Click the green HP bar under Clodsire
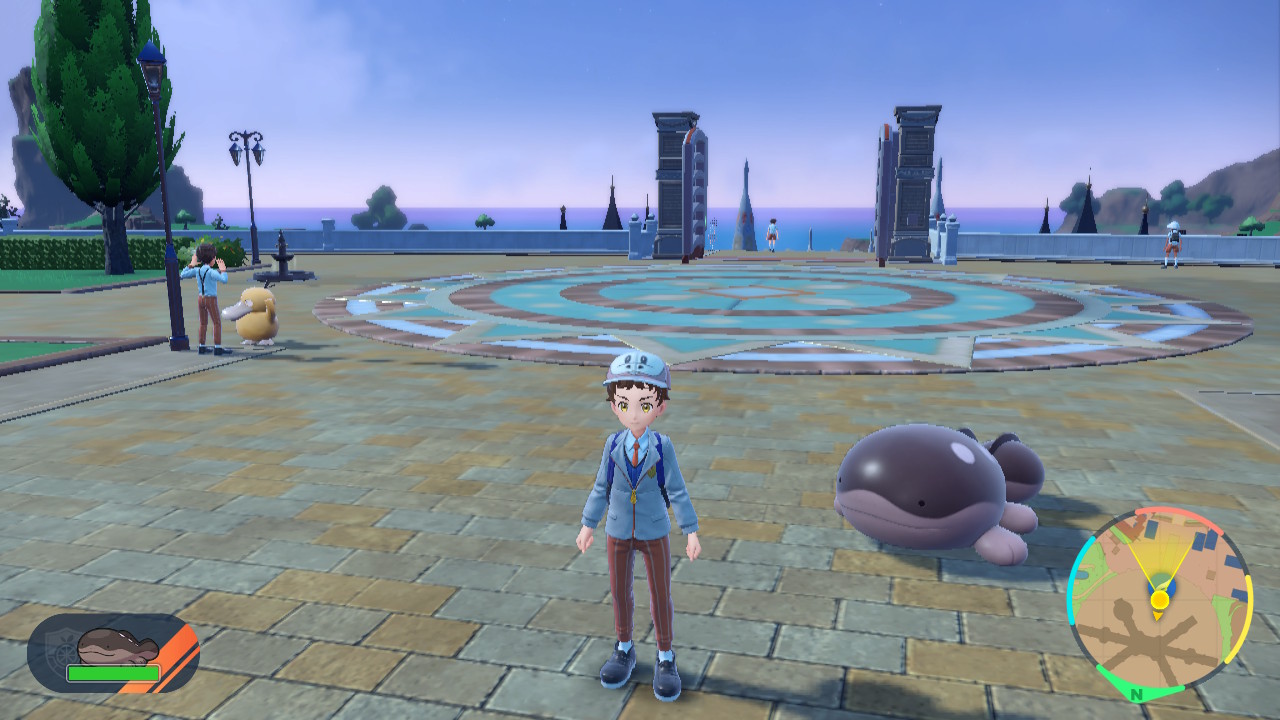The height and width of the screenshot is (720, 1280). pyautogui.click(x=114, y=673)
